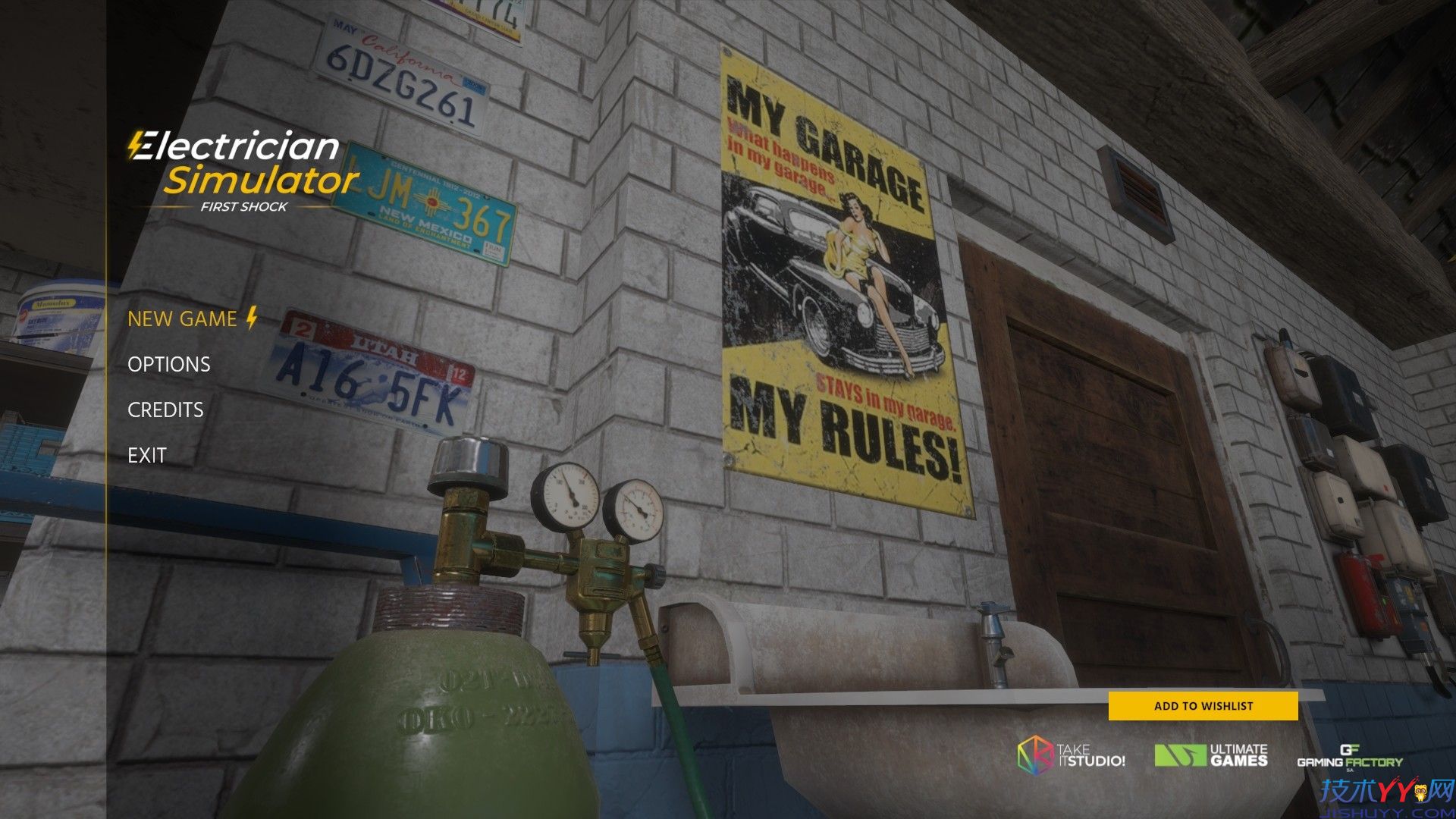Start a New Game

183,319
